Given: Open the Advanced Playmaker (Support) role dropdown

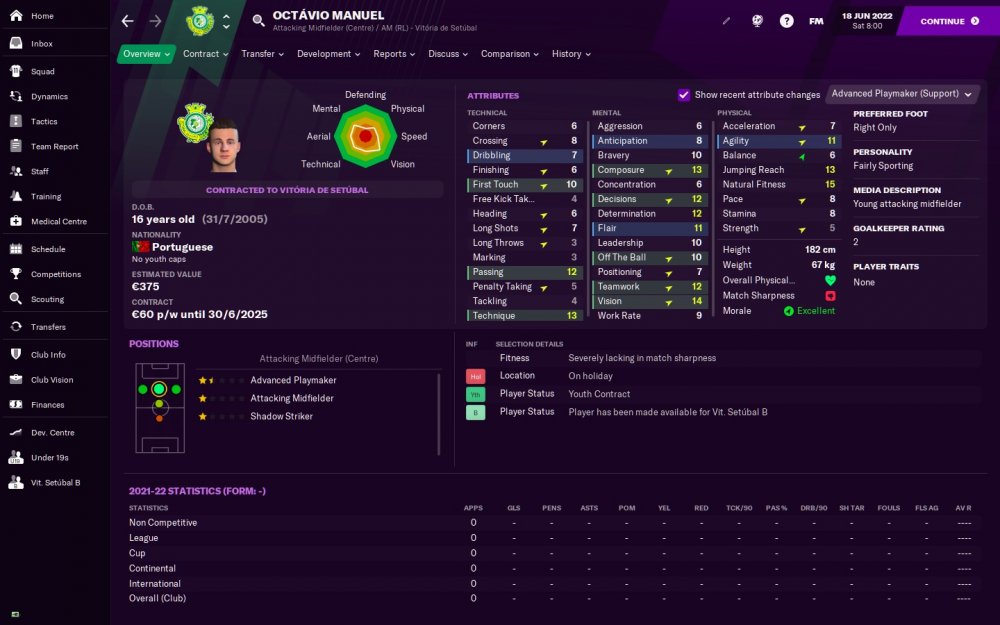Looking at the screenshot, I should coord(902,94).
